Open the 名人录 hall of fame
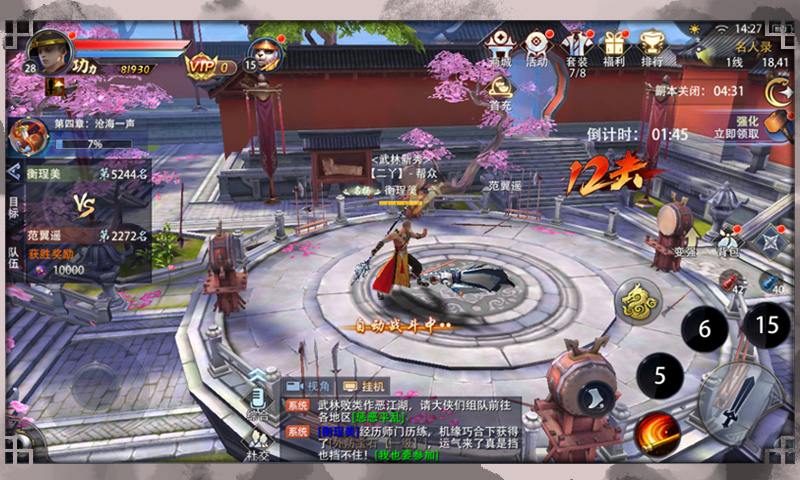Viewport: 800px width, 480px height. coord(754,46)
